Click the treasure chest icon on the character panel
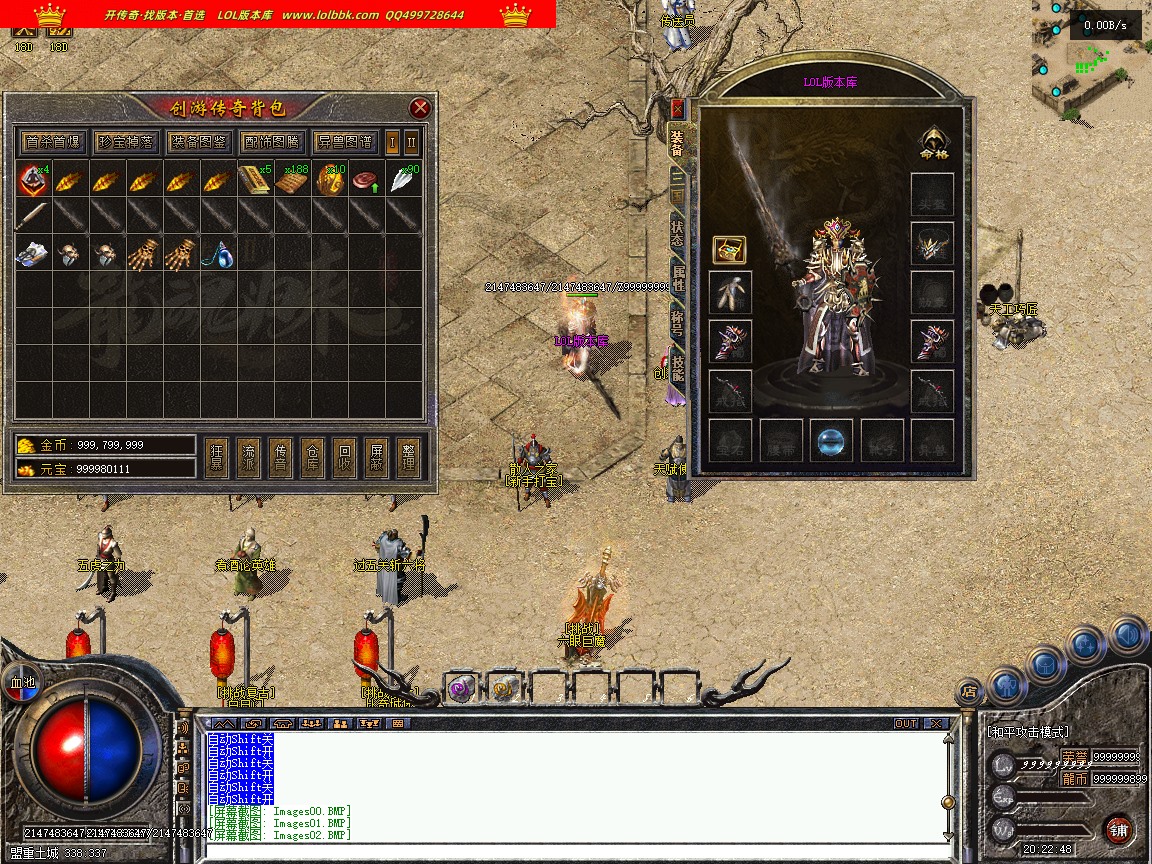This screenshot has width=1152, height=864. coord(729,250)
